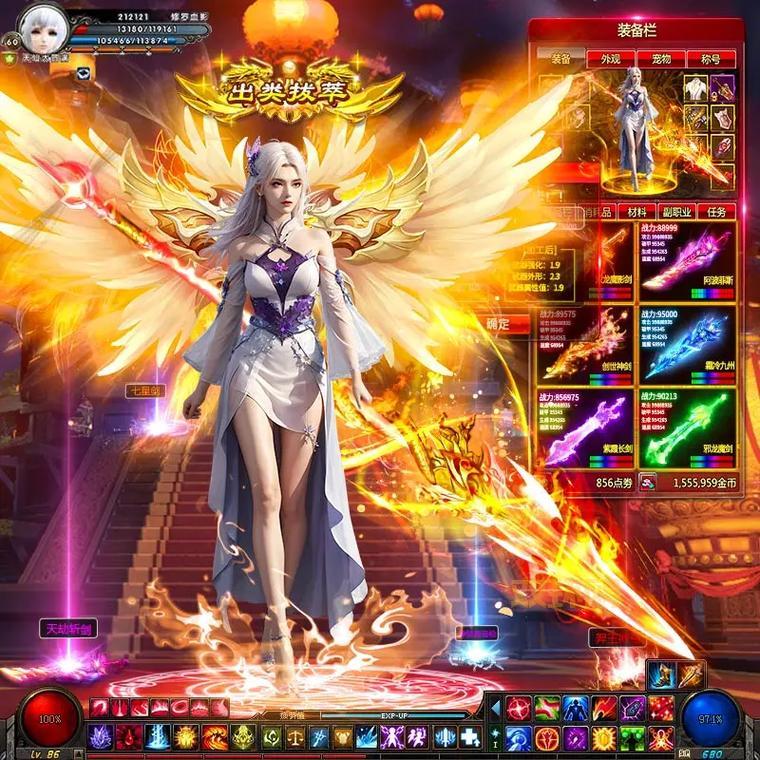This screenshot has height=760, width=760.
Task: Select the 霜冷九州 blue sword item
Action: click(687, 345)
